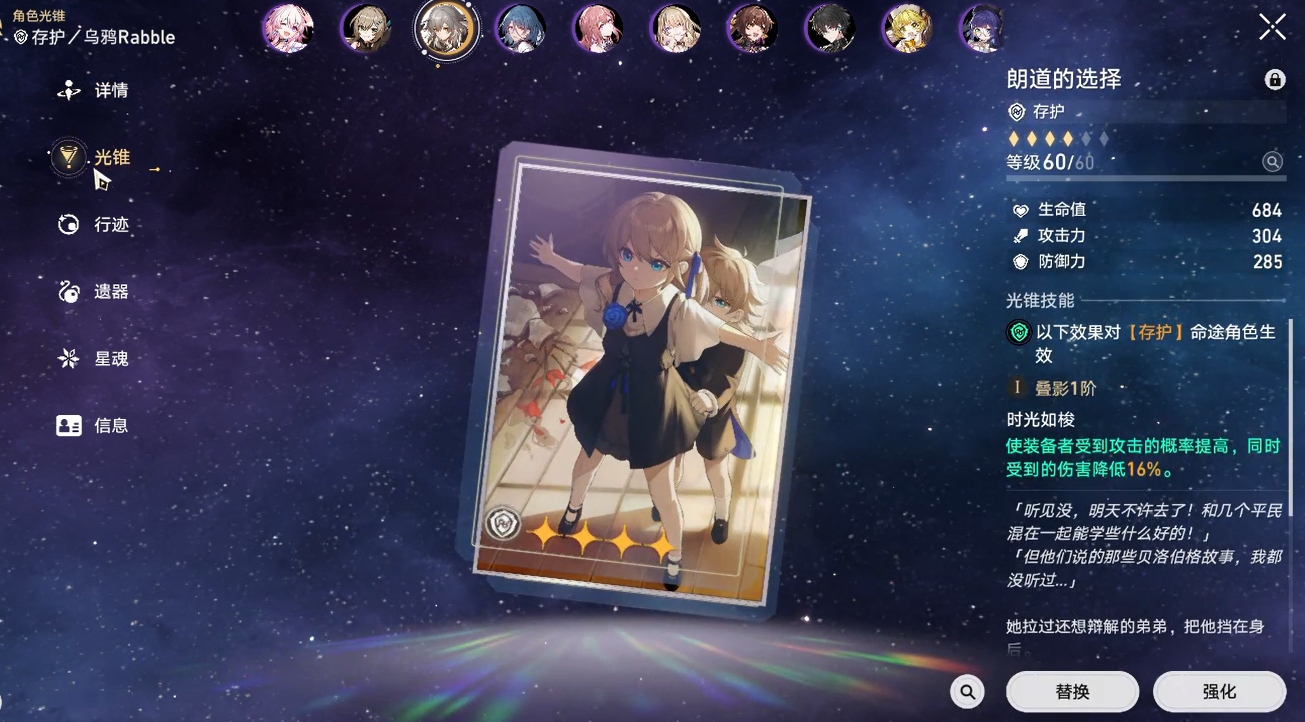The height and width of the screenshot is (722, 1305).
Task: Click the magnifier button left of 替换
Action: [x=967, y=691]
